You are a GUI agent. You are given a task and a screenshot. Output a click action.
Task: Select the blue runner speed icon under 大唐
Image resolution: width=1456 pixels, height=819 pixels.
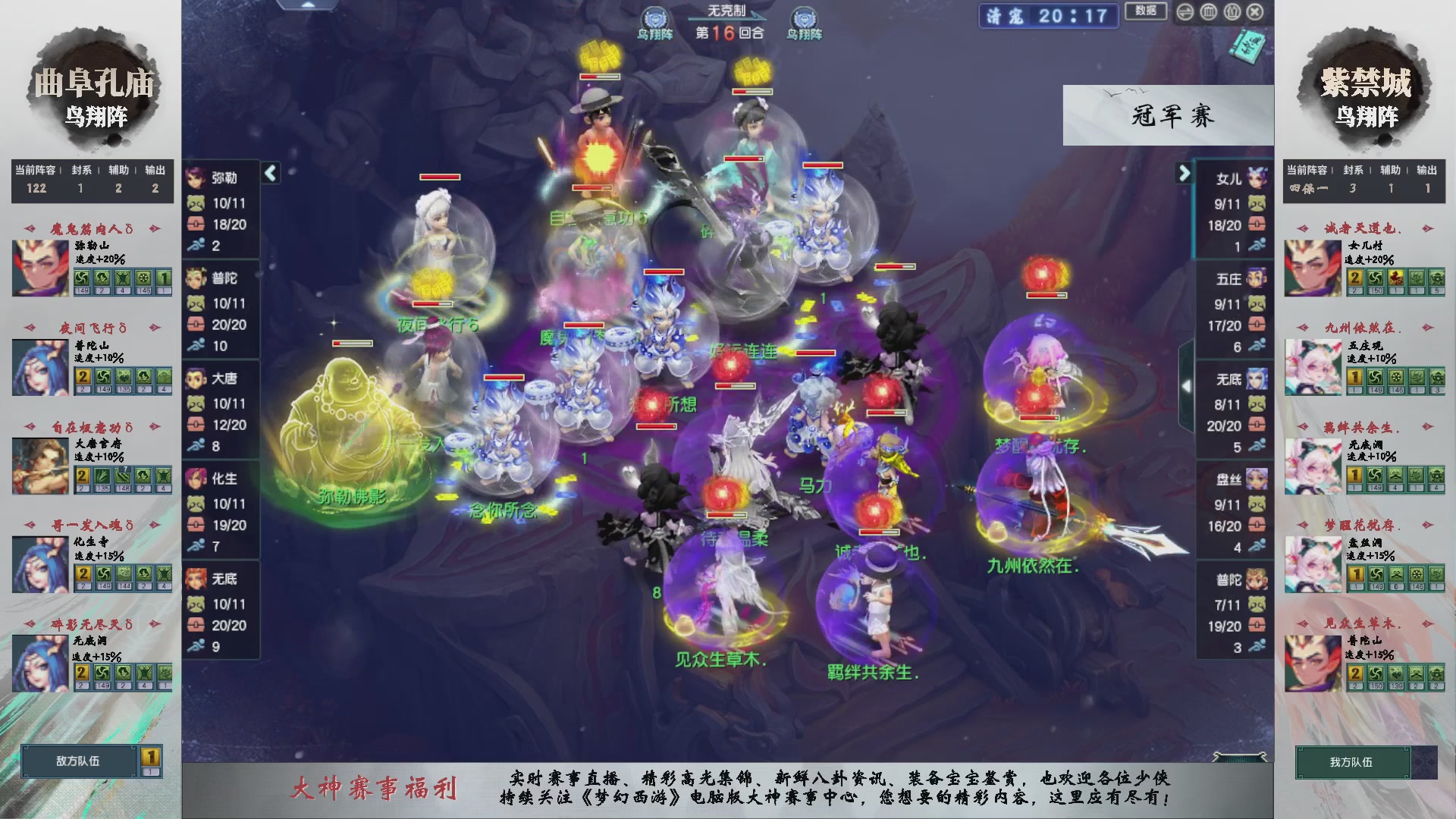tap(195, 446)
